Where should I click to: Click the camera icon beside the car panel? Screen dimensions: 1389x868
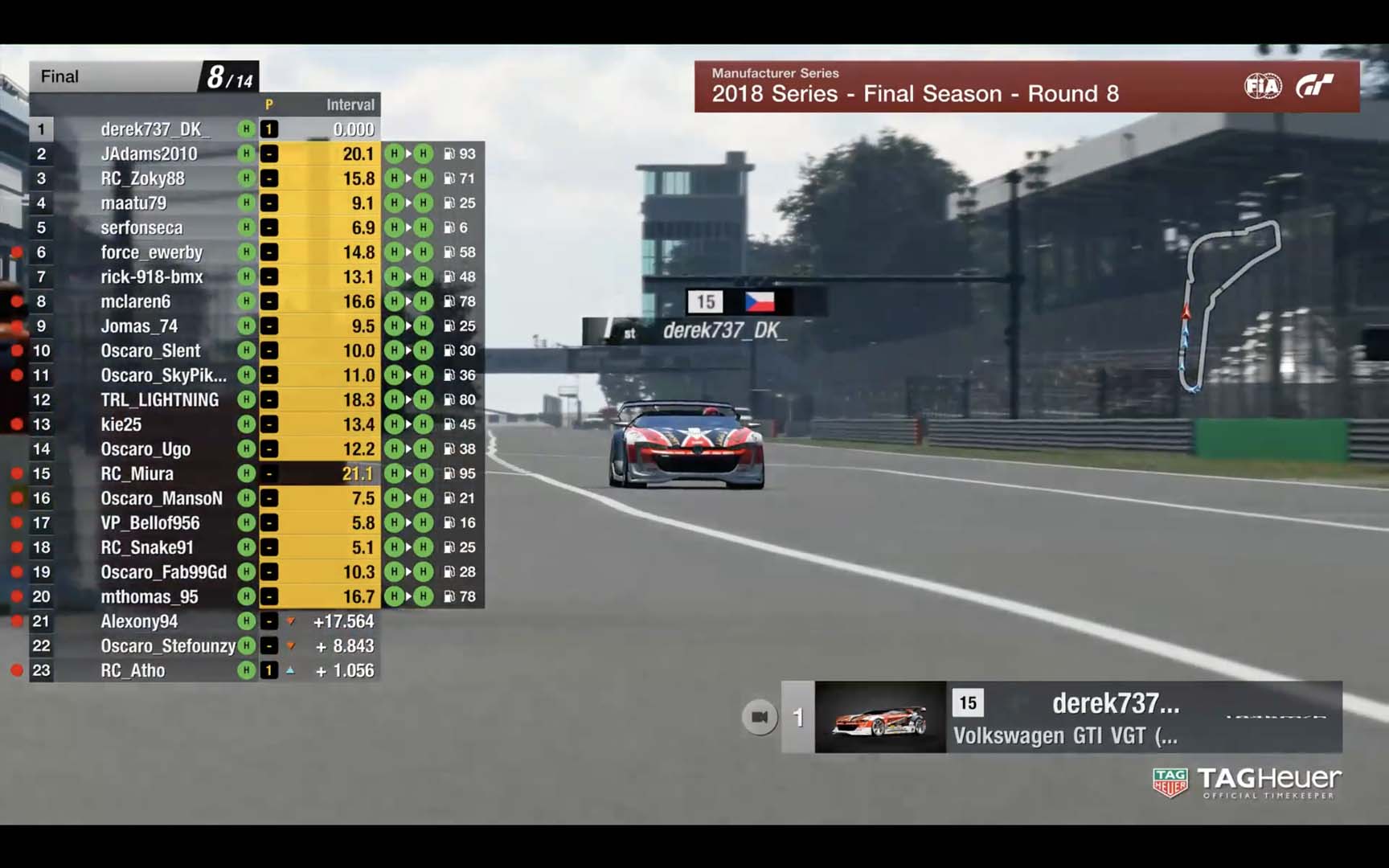760,717
